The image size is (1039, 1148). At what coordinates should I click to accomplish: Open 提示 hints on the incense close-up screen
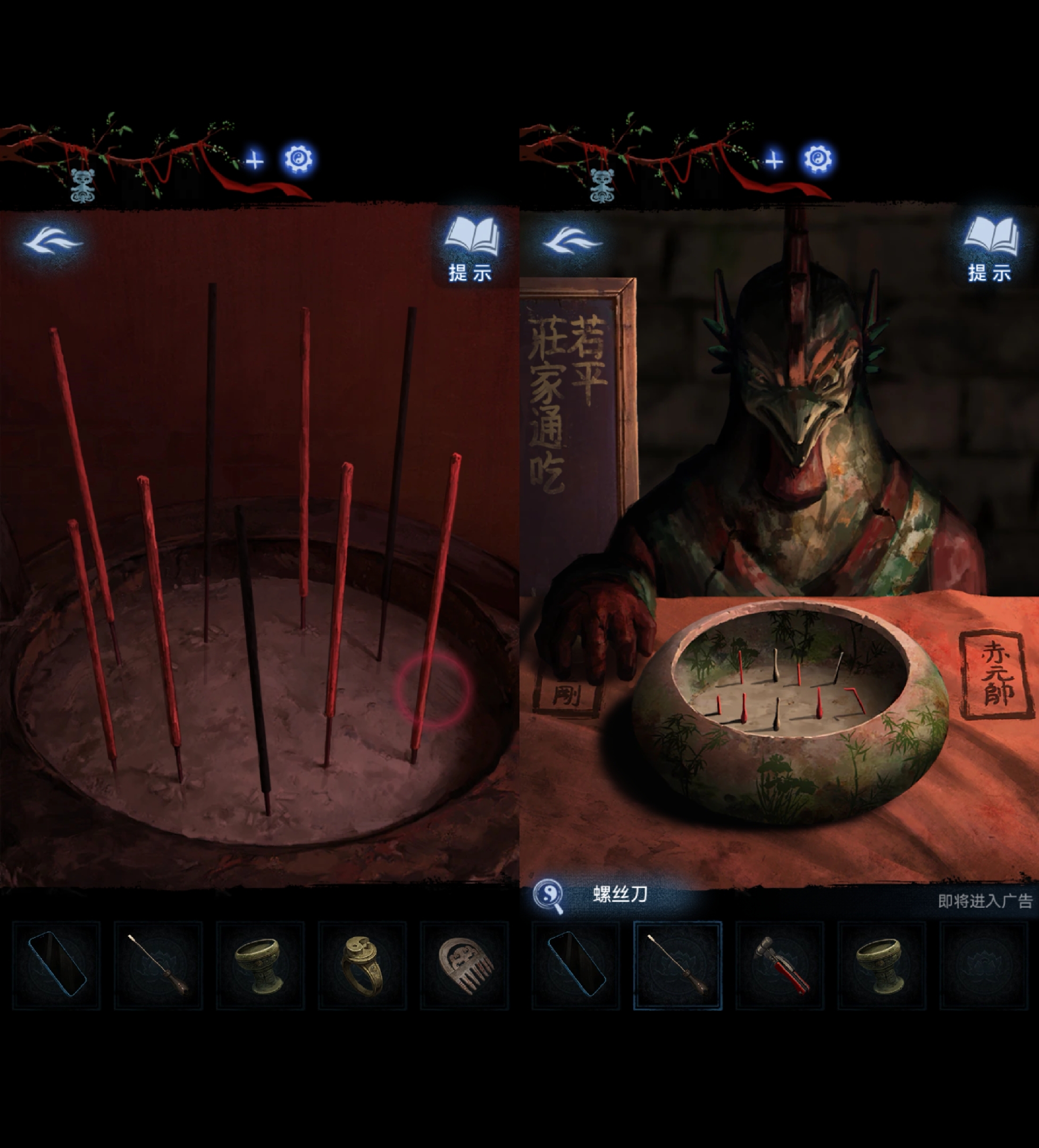click(471, 249)
